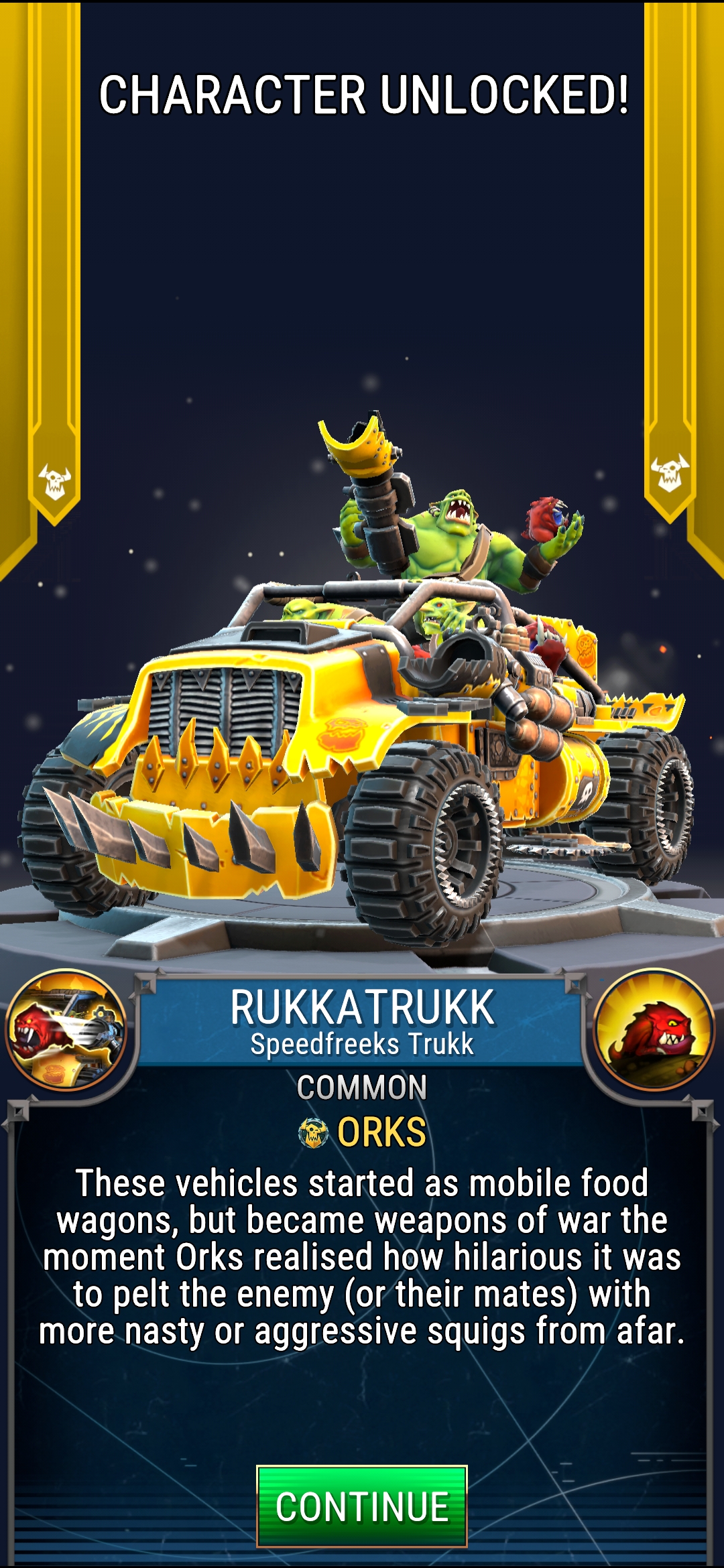
Task: Inspect the red squig passive ability icon
Action: point(654,1031)
